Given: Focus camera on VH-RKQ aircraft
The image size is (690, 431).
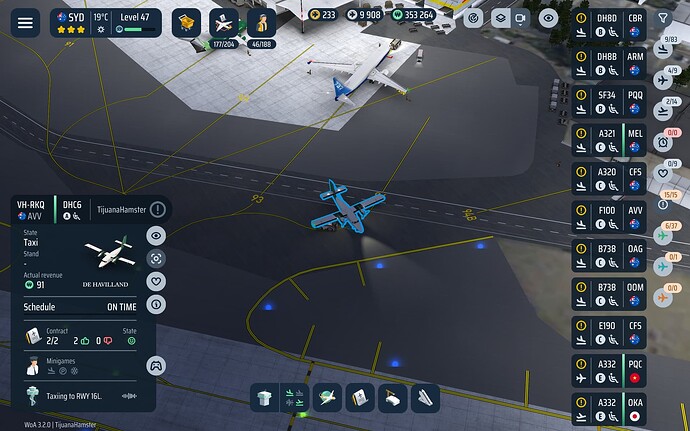Looking at the screenshot, I should point(156,258).
